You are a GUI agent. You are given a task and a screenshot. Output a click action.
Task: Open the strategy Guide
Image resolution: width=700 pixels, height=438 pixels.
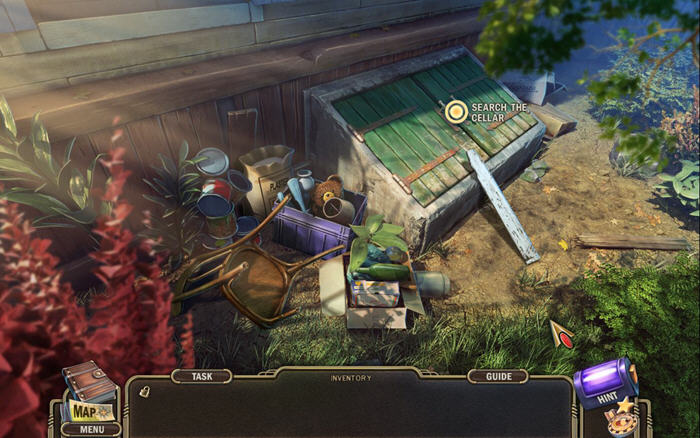point(497,377)
